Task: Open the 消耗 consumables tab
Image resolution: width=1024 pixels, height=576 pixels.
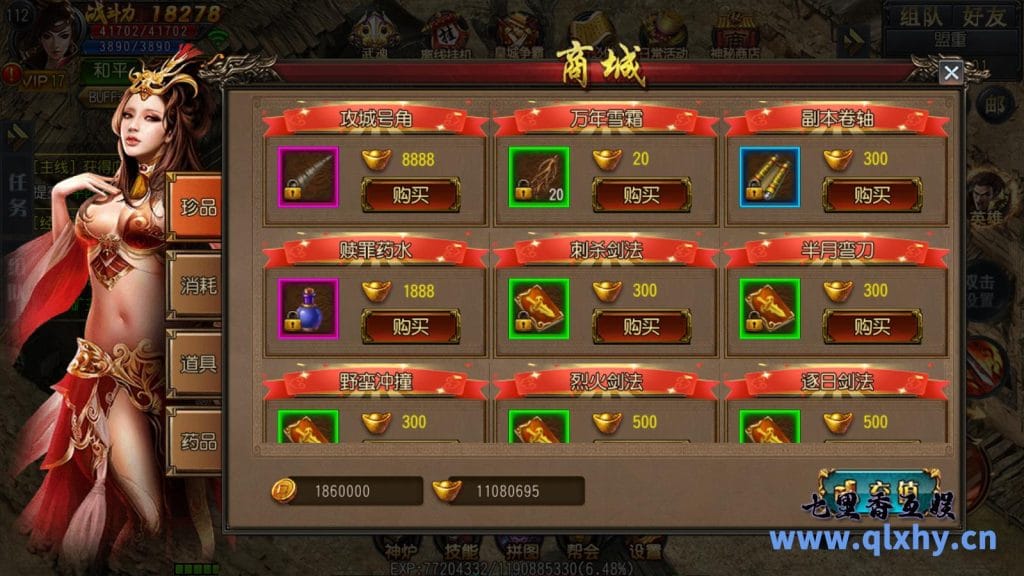Action: (x=196, y=283)
